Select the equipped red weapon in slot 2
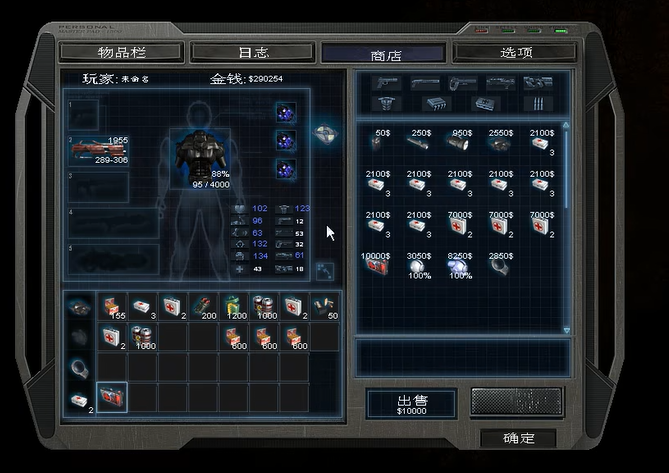Viewport: 669px width, 473px height. click(x=100, y=152)
